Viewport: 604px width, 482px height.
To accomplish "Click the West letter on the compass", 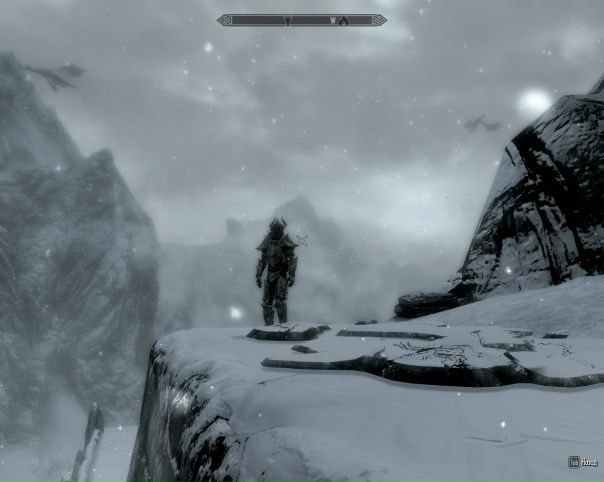I will coord(331,20).
